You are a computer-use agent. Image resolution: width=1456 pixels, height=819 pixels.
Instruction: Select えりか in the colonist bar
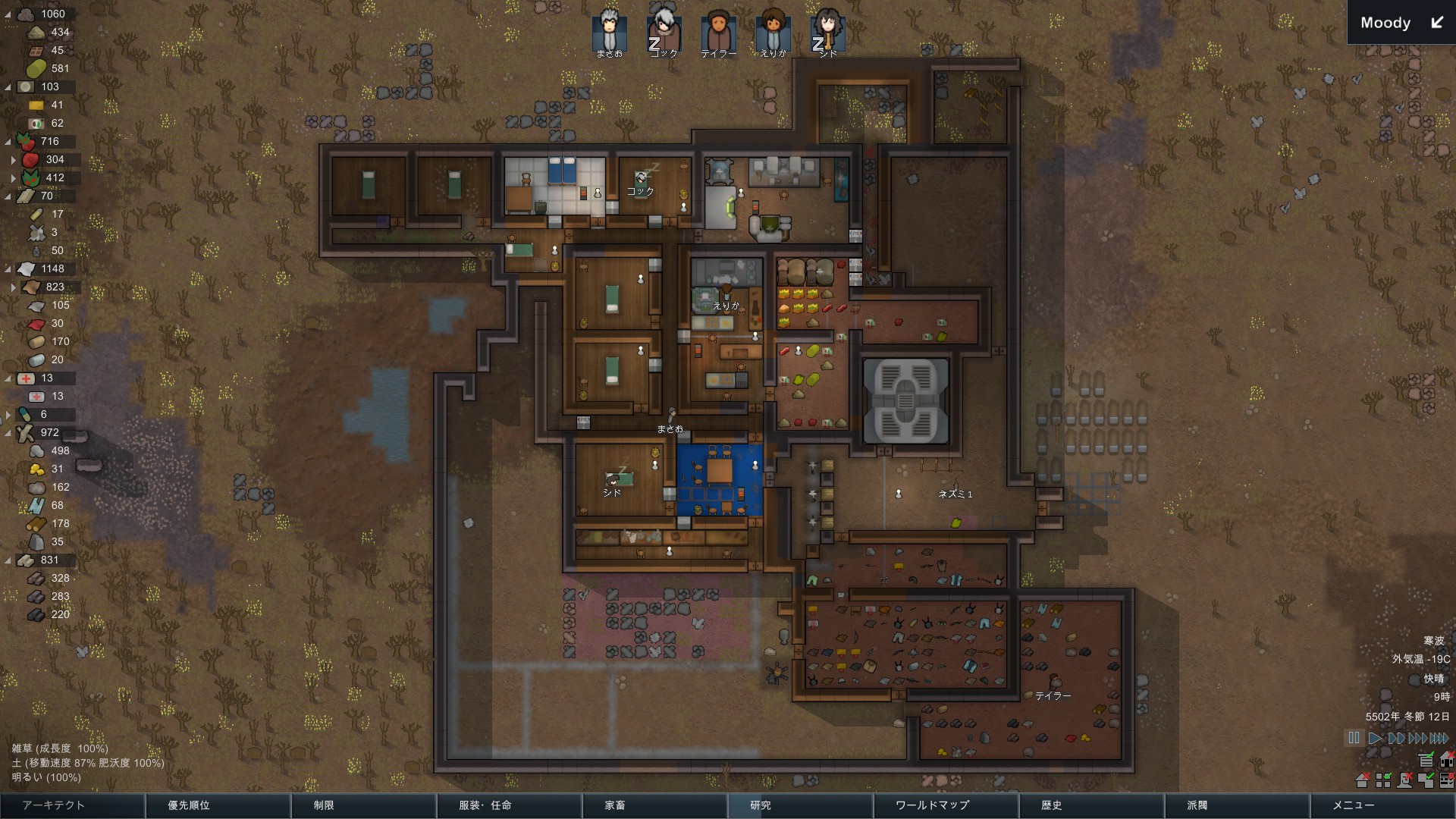click(x=773, y=30)
